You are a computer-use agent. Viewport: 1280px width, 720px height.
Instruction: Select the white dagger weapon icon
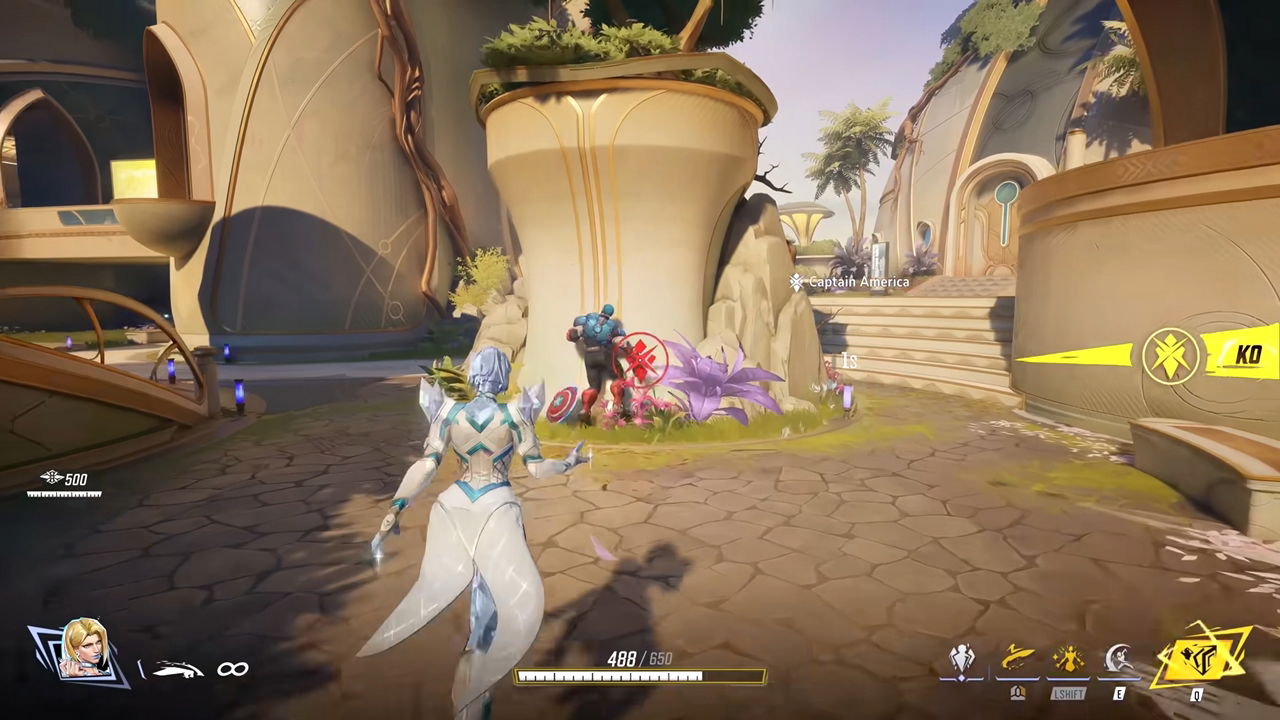pos(180,669)
